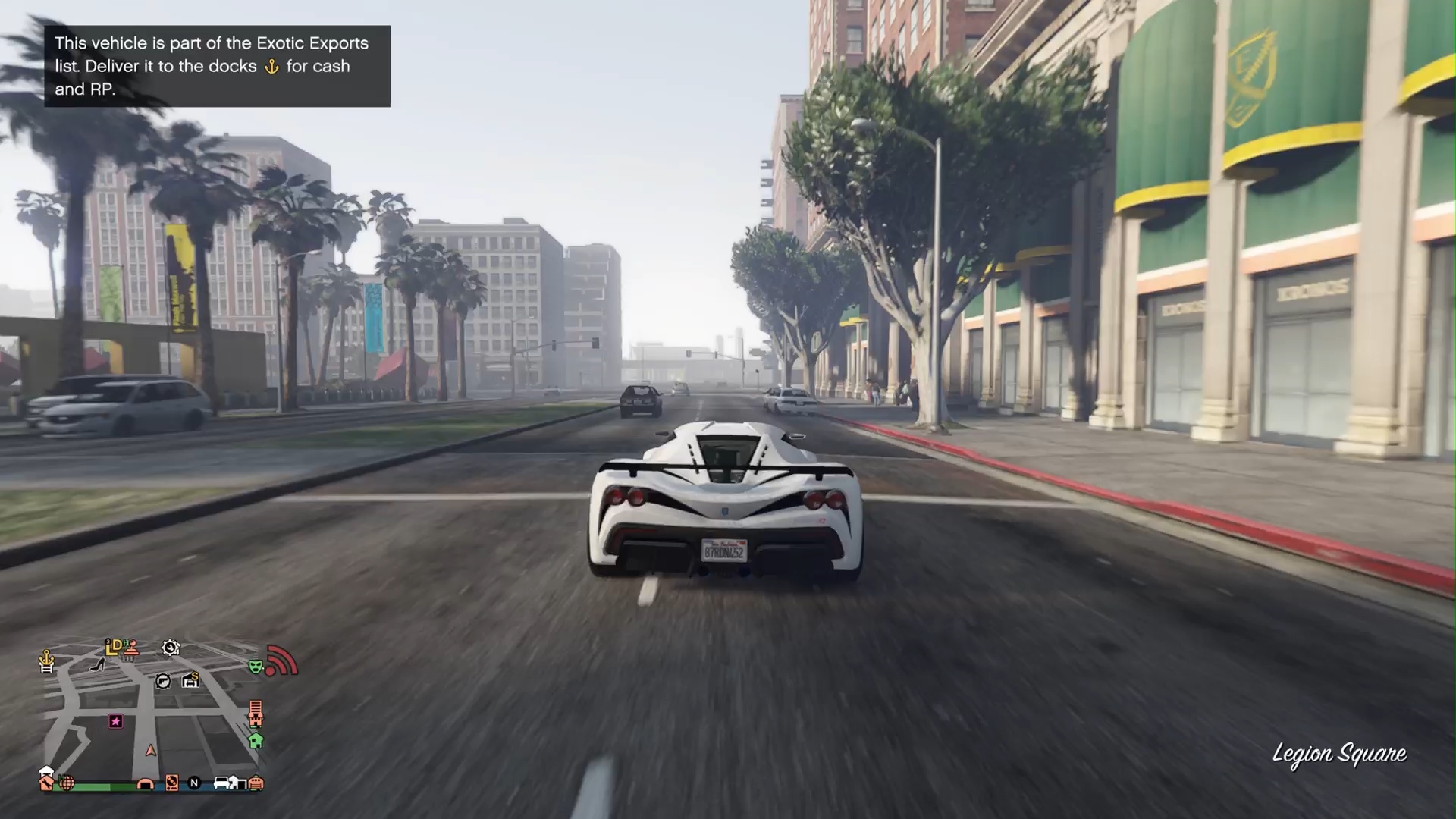Select the orange turntable record blip
This screenshot has height=819, width=1456.
[x=172, y=783]
